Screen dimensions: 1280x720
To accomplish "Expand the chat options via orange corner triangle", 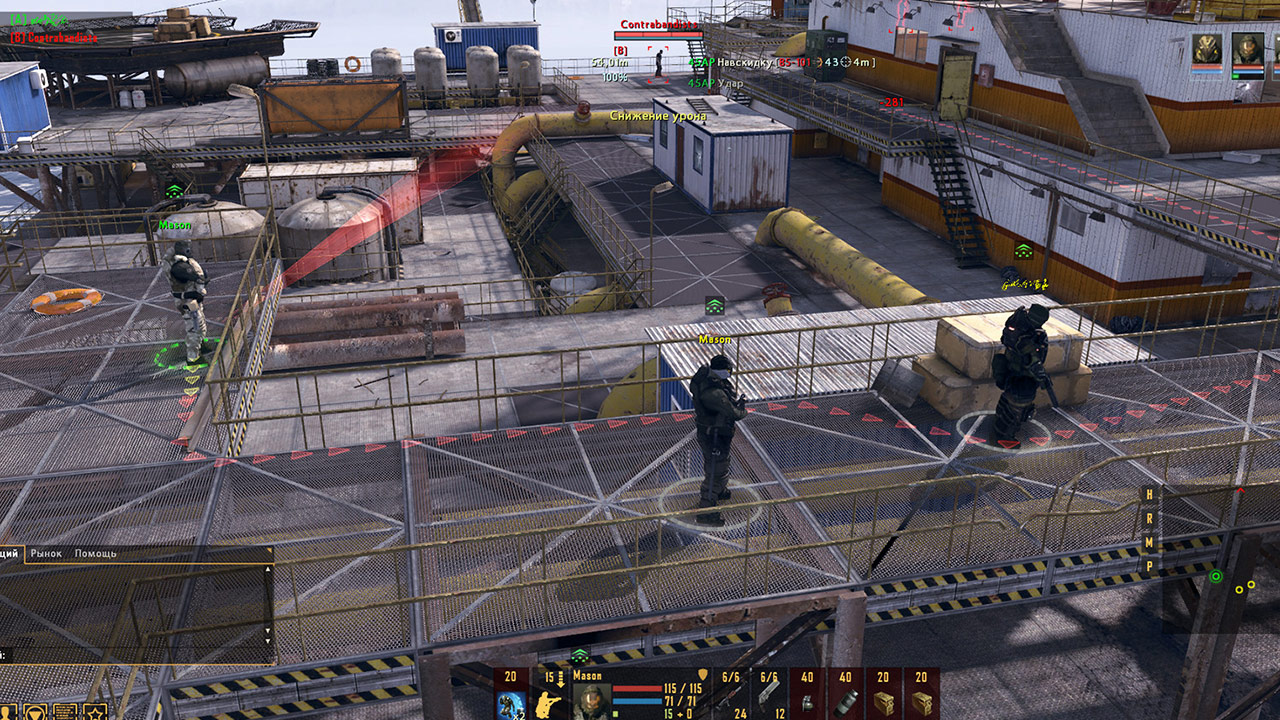I will click(270, 550).
